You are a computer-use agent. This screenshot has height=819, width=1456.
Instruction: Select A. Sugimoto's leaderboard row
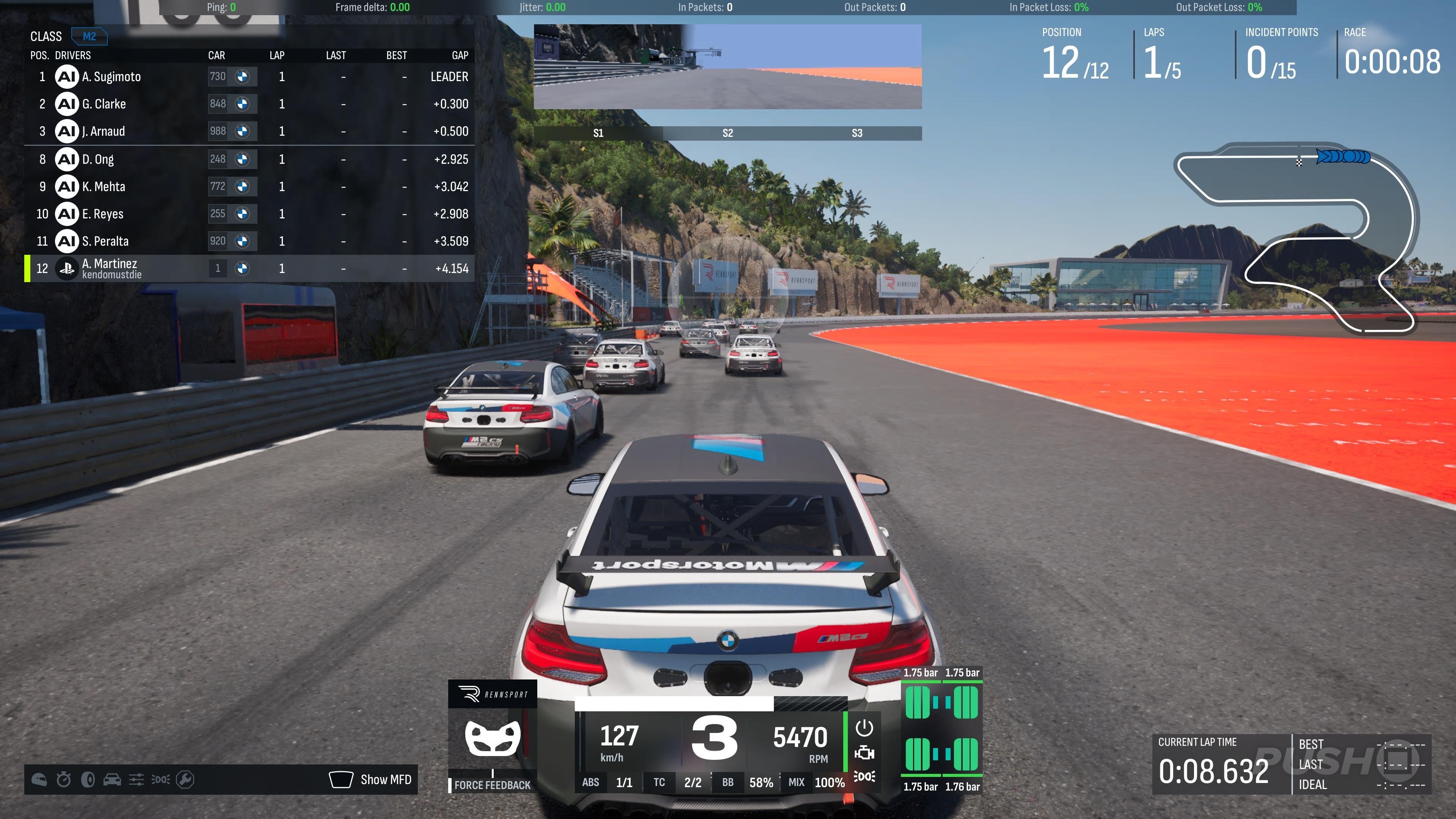pos(249,76)
